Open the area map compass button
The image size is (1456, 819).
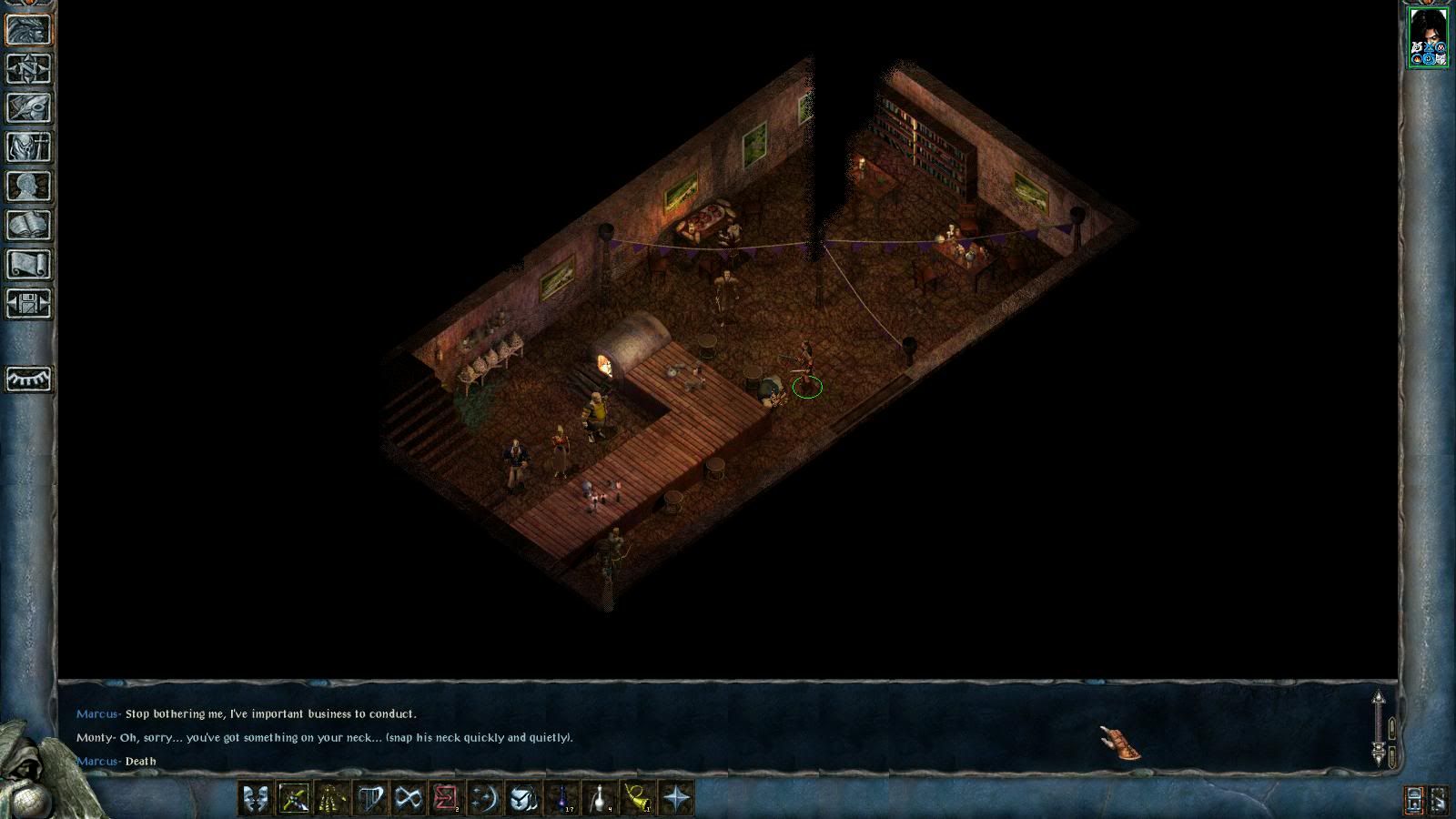[28, 68]
